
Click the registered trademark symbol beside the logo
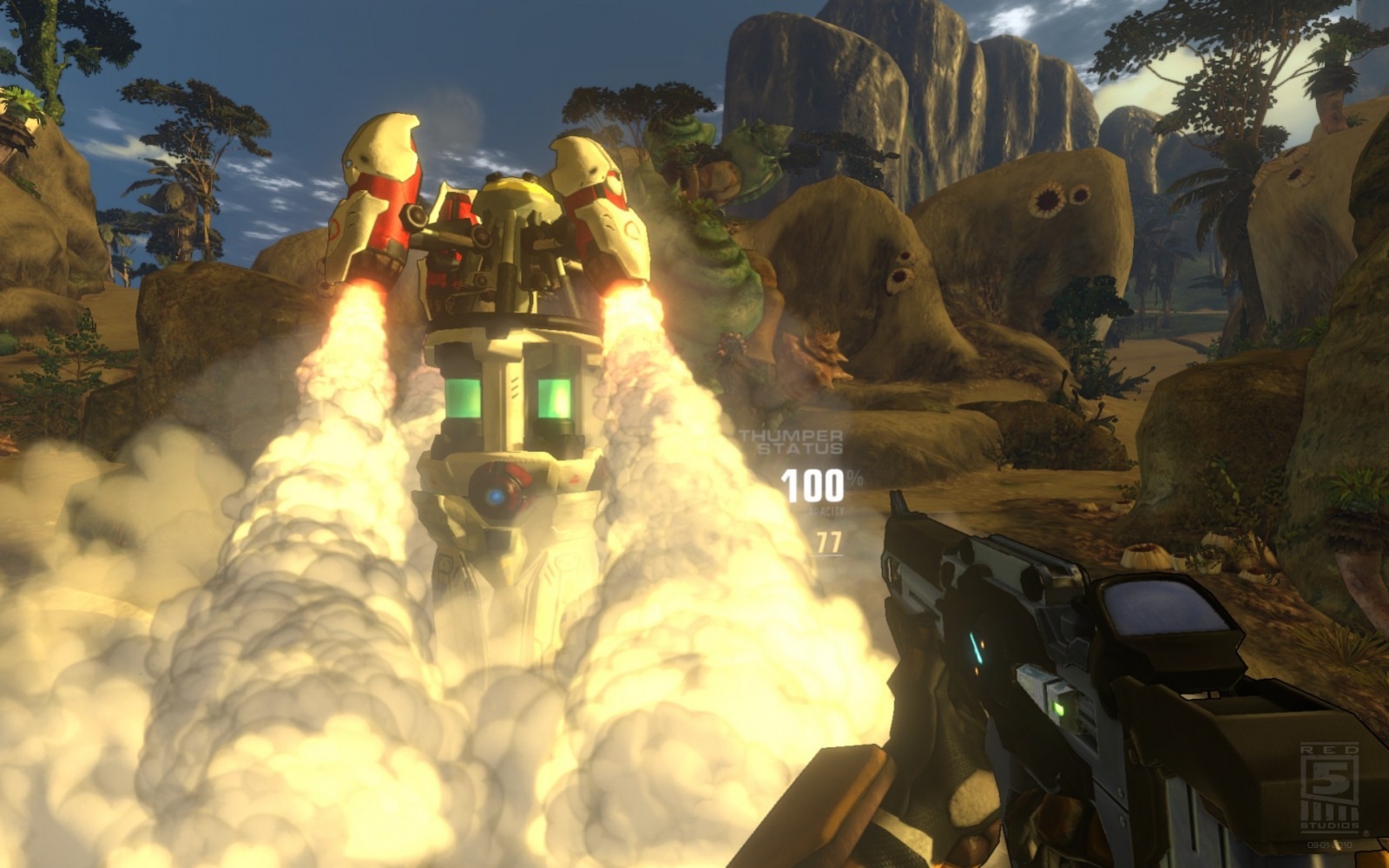pos(1366,832)
